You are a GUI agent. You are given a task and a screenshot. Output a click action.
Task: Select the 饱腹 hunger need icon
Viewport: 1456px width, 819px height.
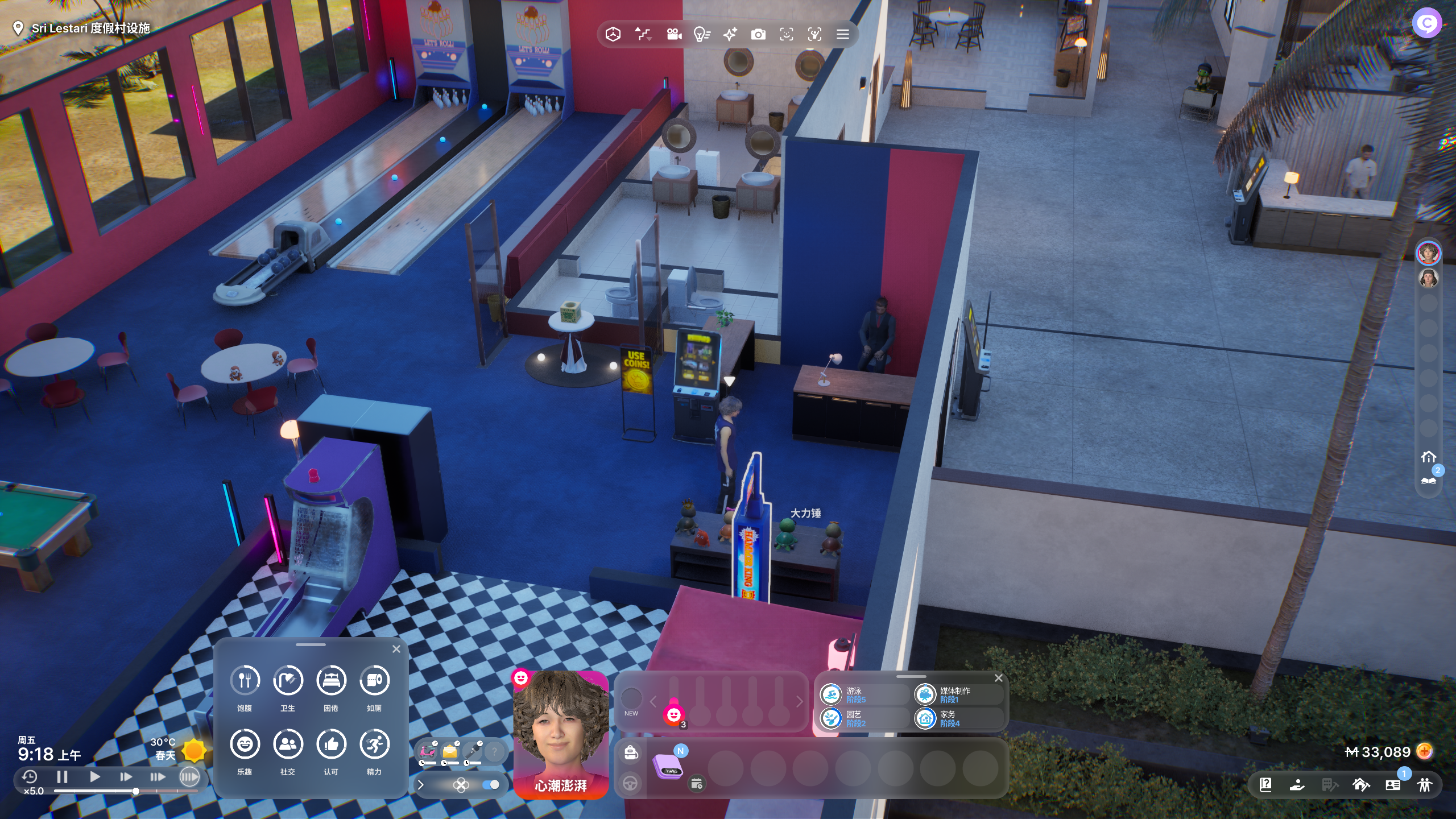[x=245, y=680]
